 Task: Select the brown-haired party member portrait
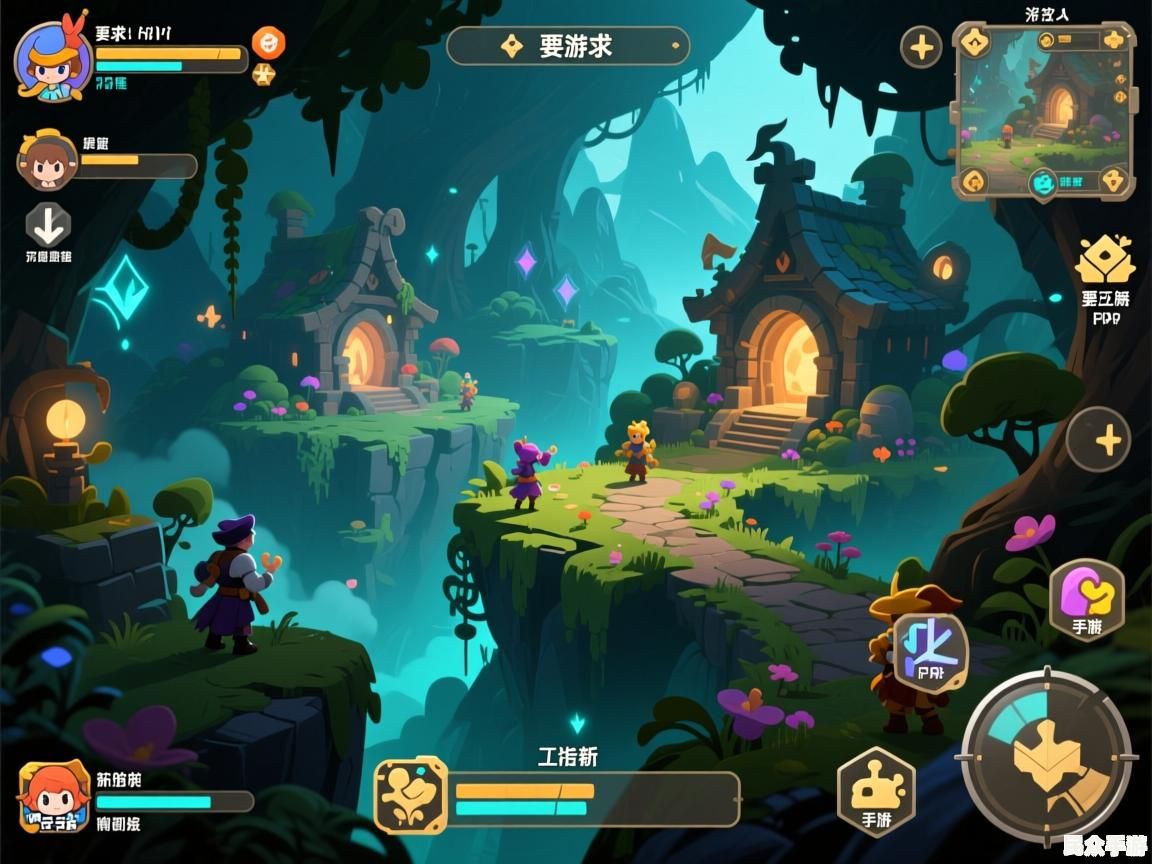coord(47,160)
